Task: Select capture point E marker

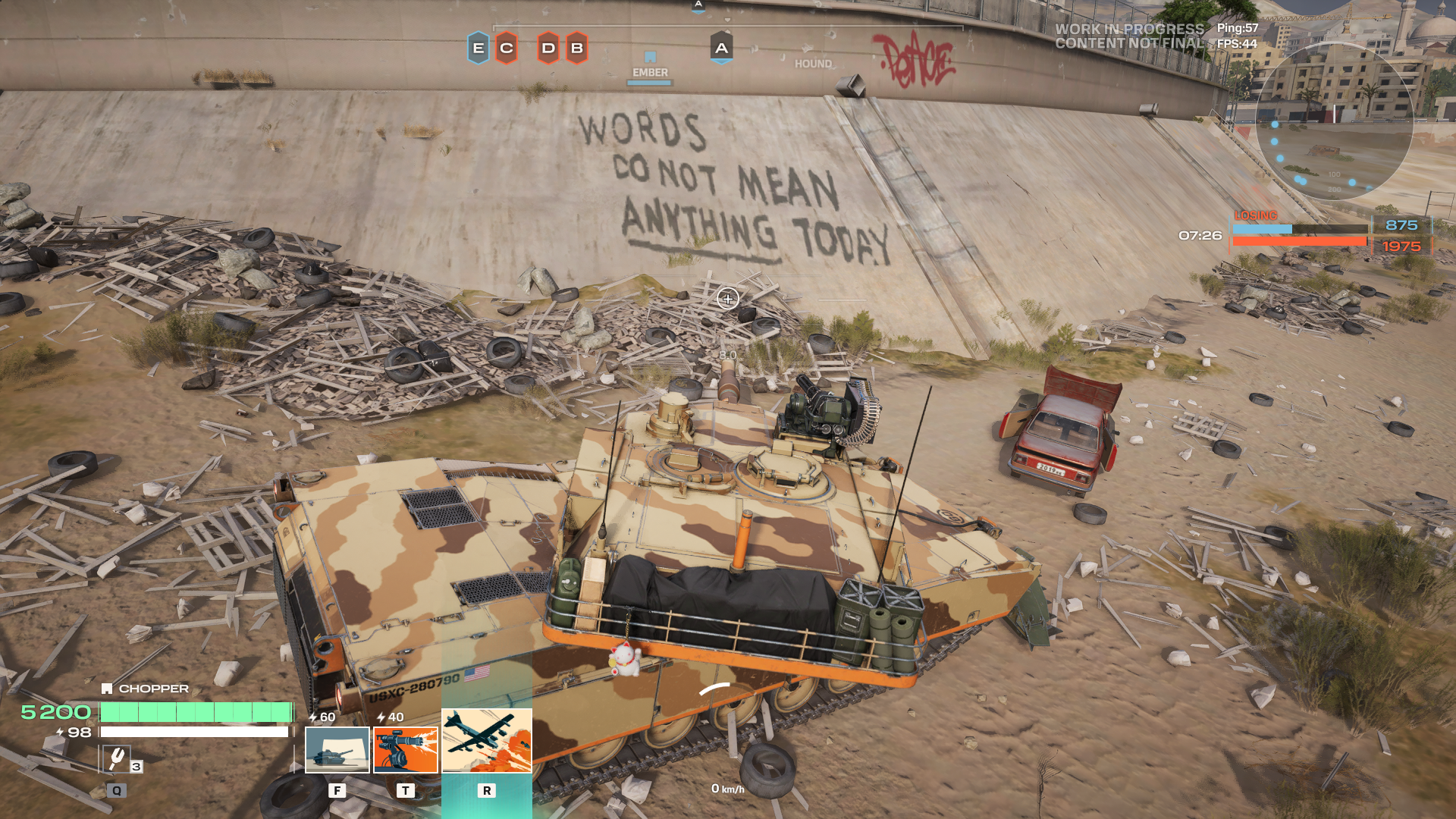Action: point(478,48)
